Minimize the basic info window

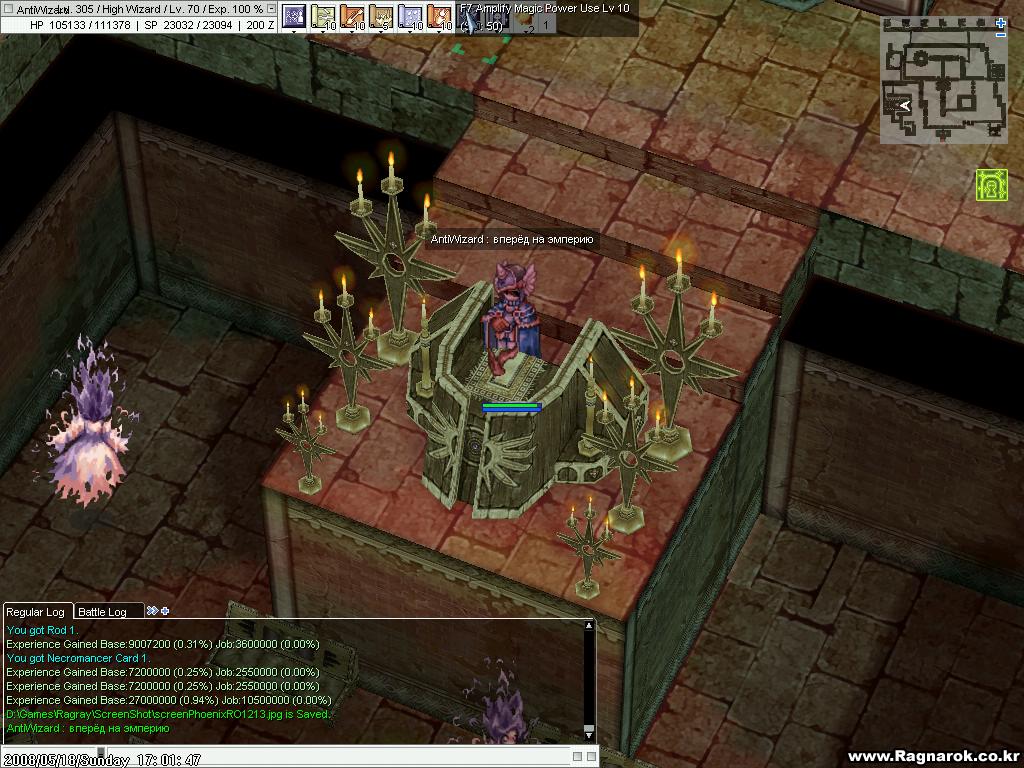pyautogui.click(x=272, y=8)
